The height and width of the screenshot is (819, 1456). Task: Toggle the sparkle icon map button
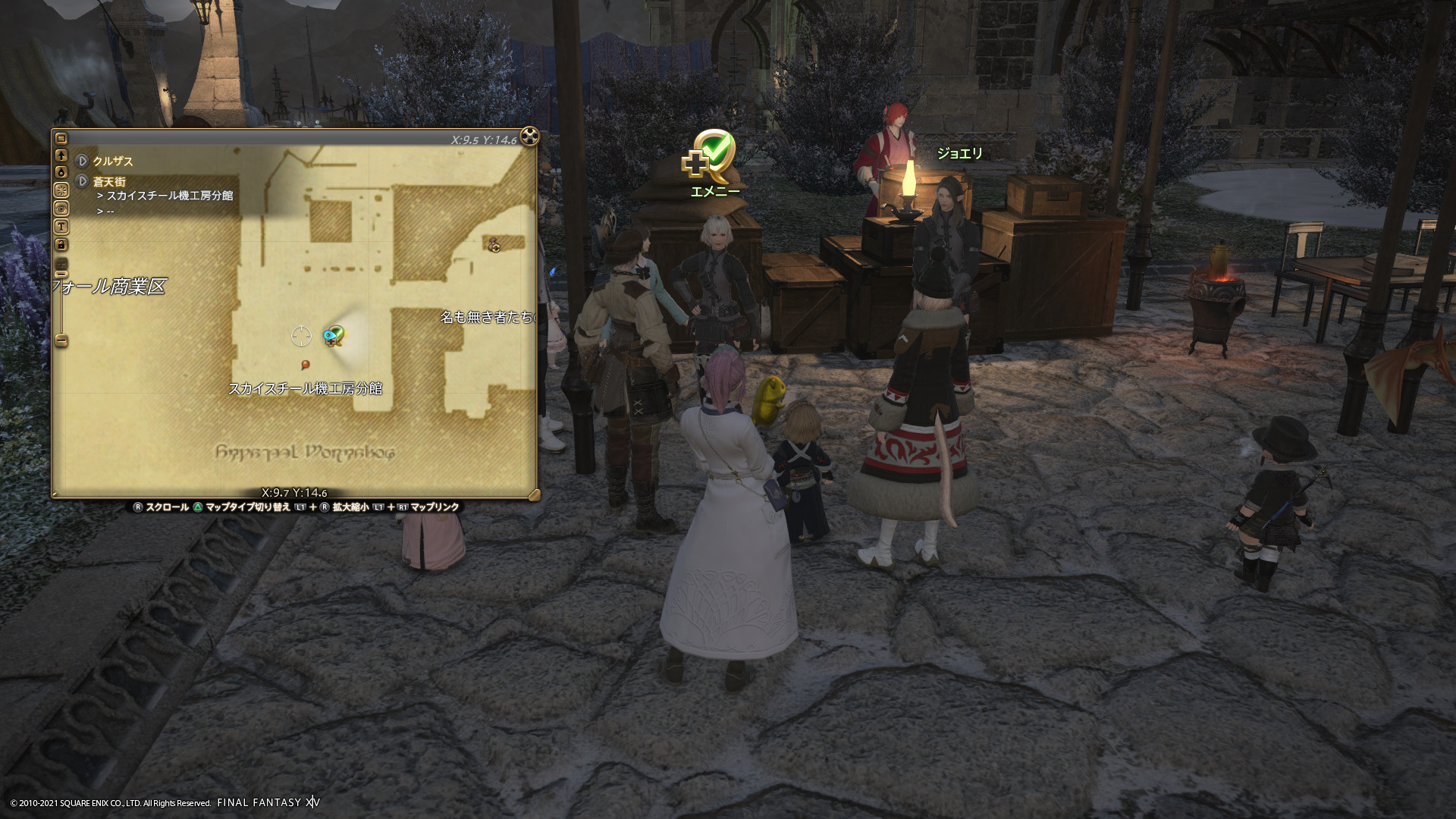coord(61,190)
